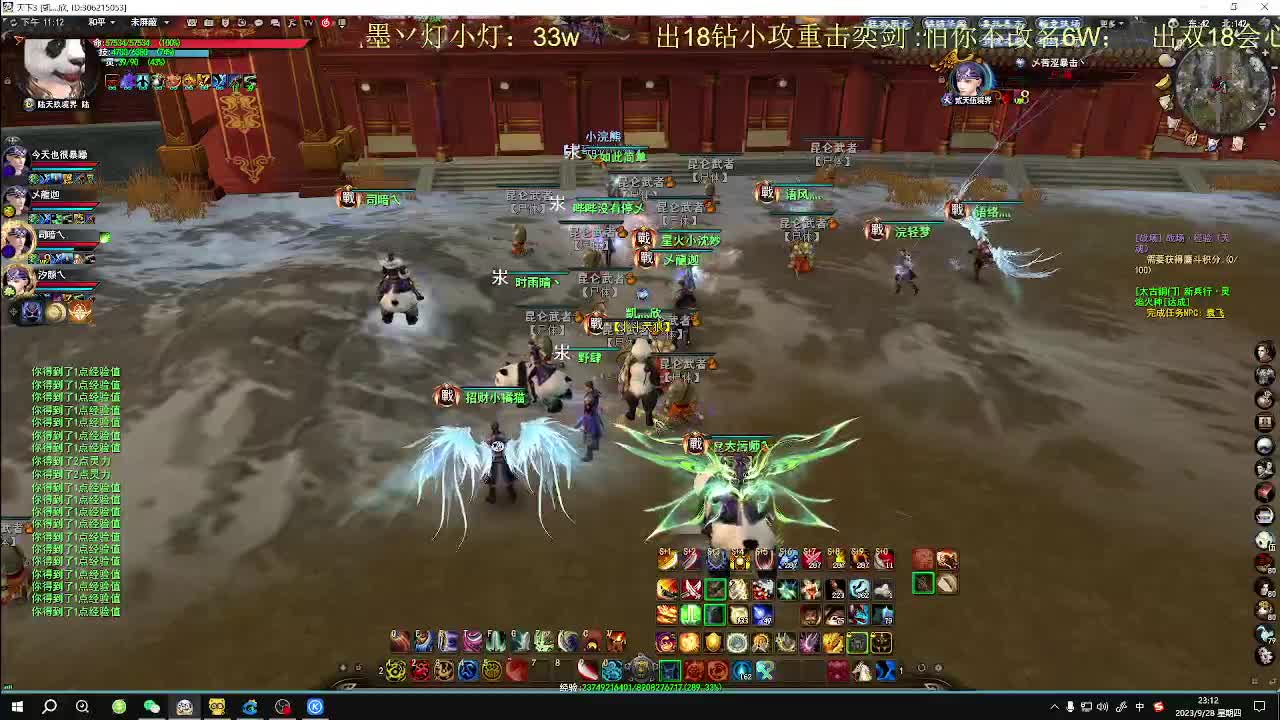The image size is (1280, 720).
Task: Open the bag icon in the top toolbar
Action: pos(208,22)
